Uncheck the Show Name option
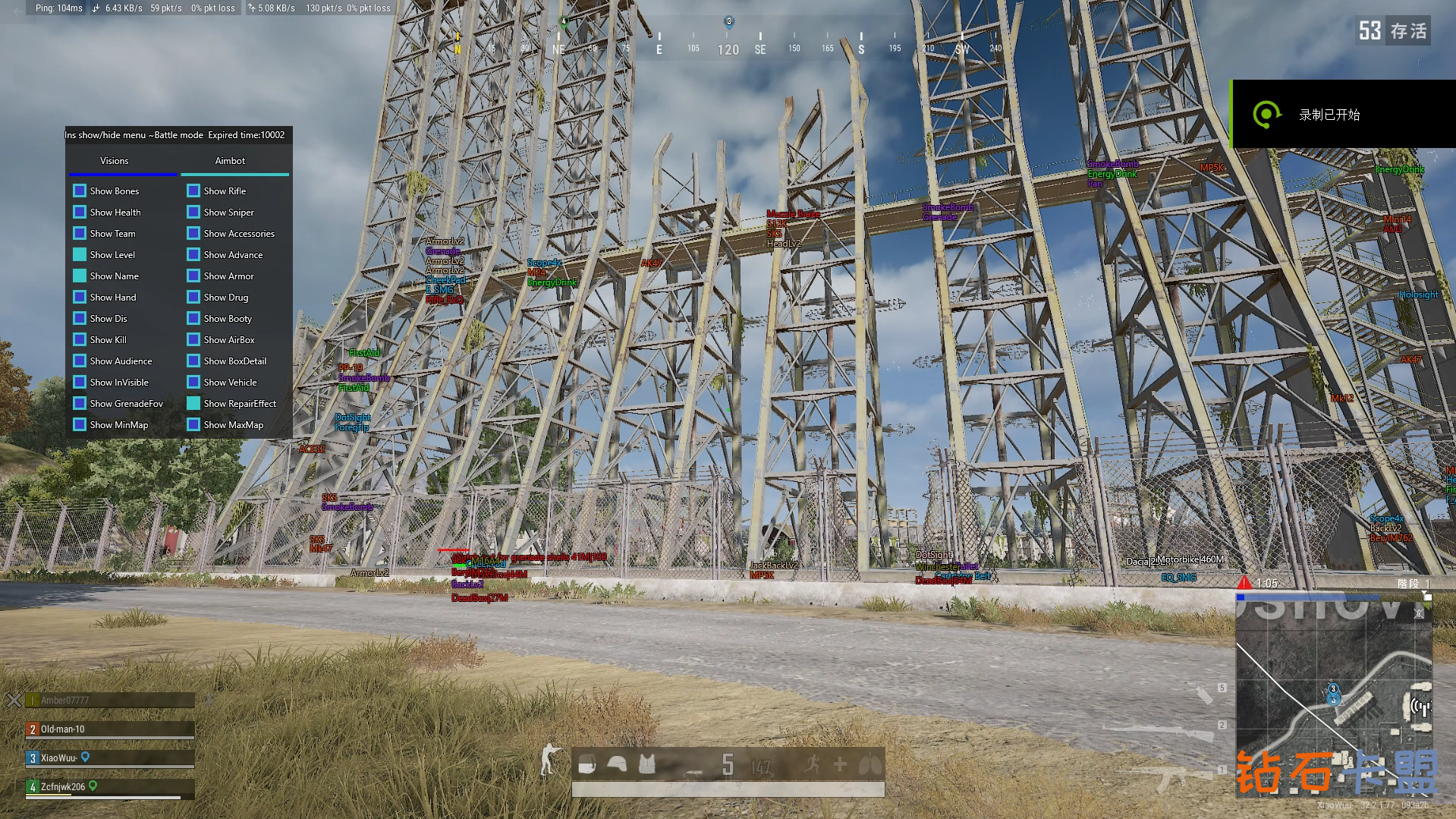Screen dimensions: 1456x819 [80, 276]
